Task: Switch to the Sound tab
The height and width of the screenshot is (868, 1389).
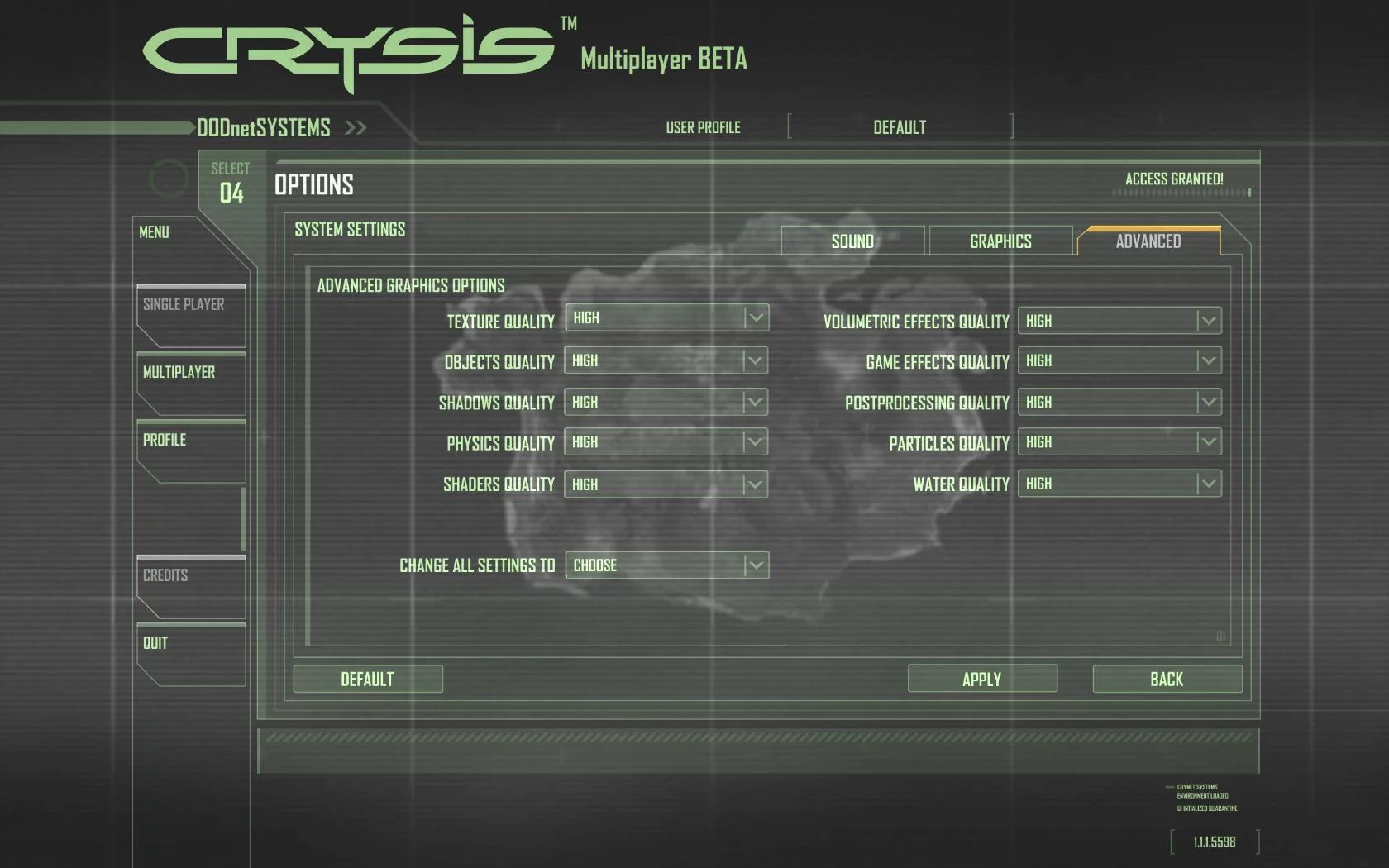Action: click(x=852, y=241)
